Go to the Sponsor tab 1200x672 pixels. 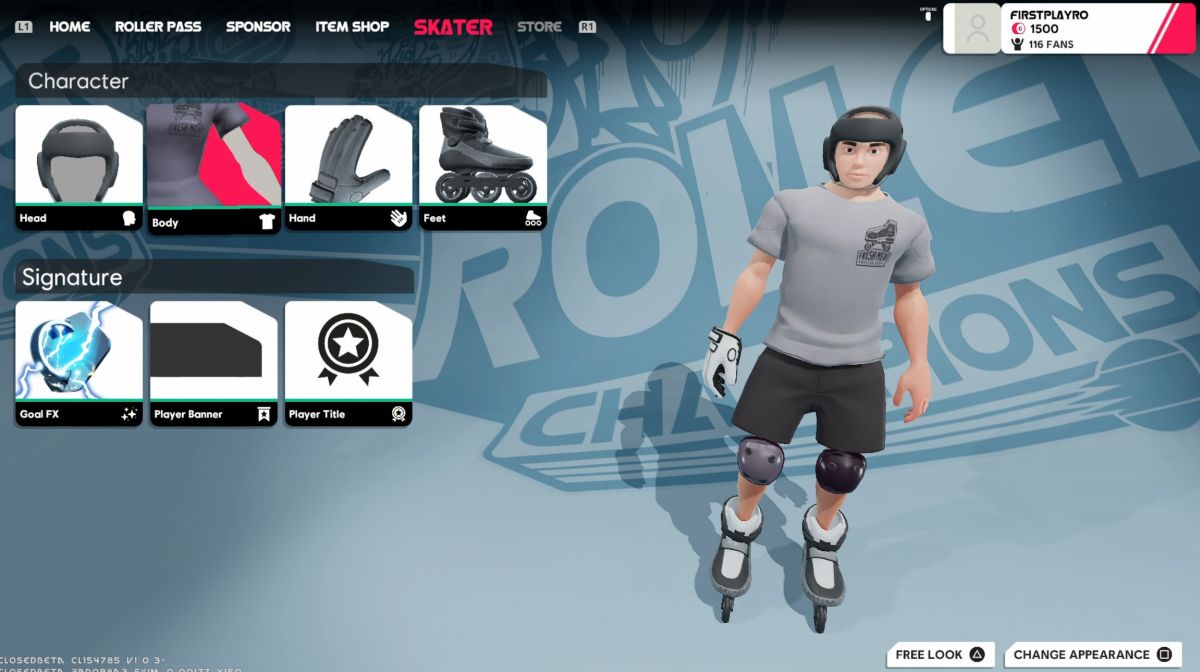pyautogui.click(x=258, y=27)
